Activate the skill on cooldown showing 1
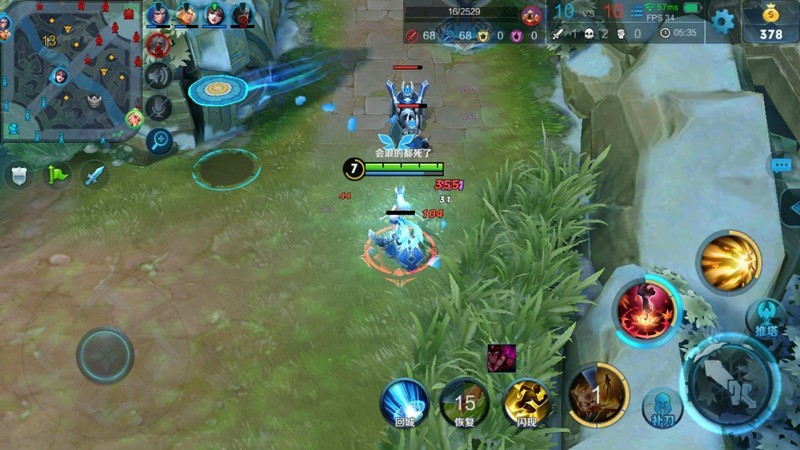This screenshot has width=800, height=450. (x=597, y=394)
